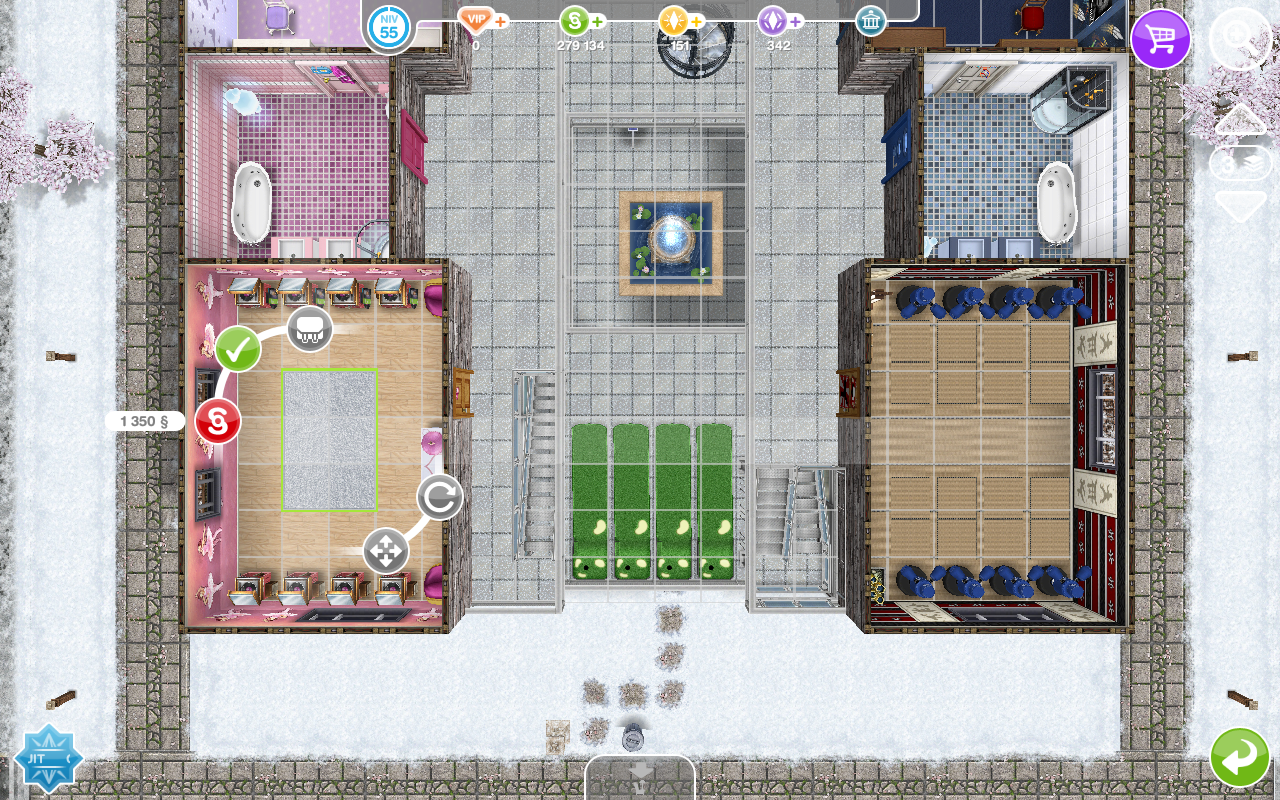This screenshot has width=1280, height=800.
Task: Get more Social Points with the purple plus
Action: point(796,21)
